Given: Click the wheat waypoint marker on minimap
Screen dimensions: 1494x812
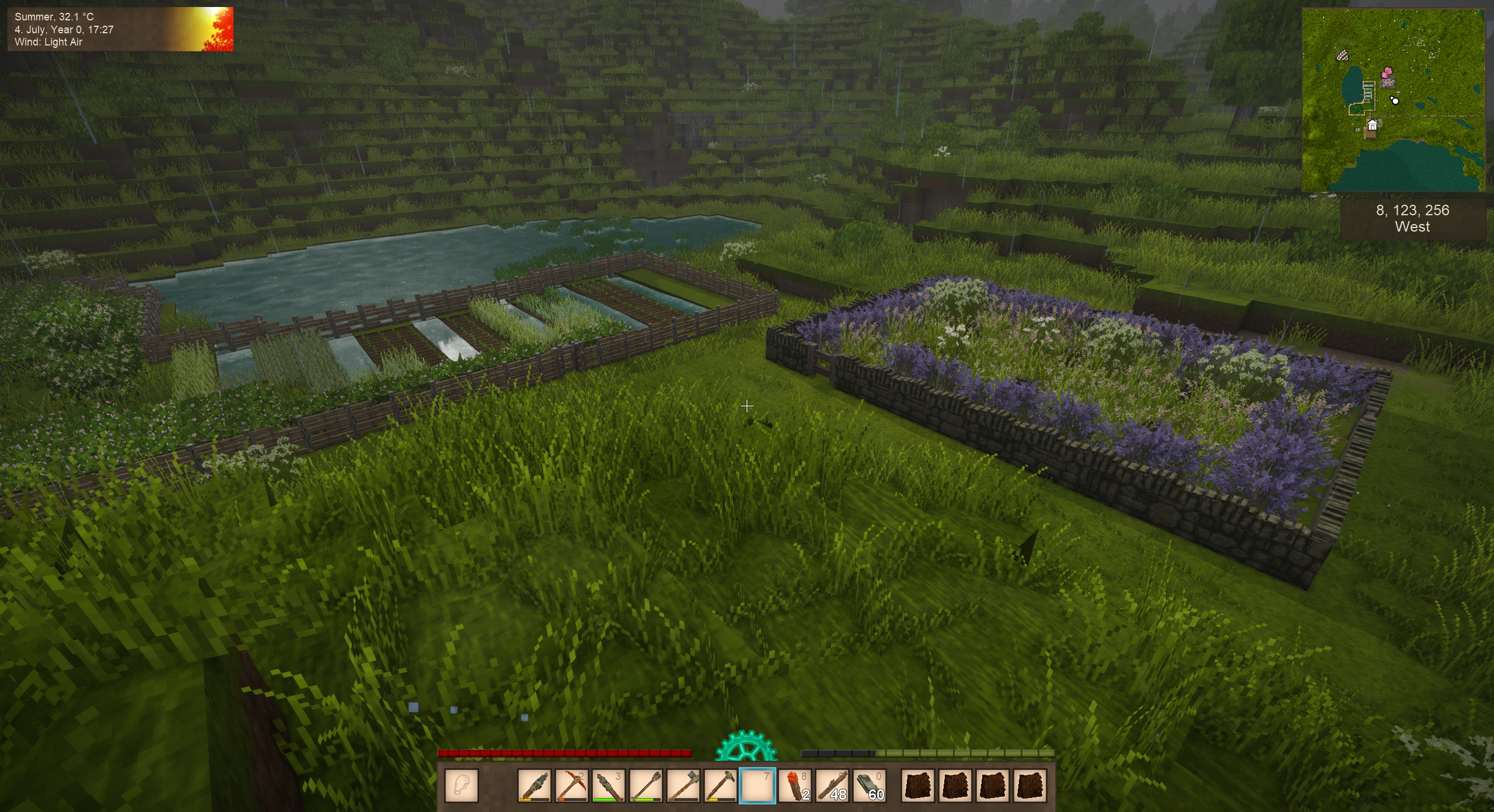Looking at the screenshot, I should pyautogui.click(x=1343, y=56).
